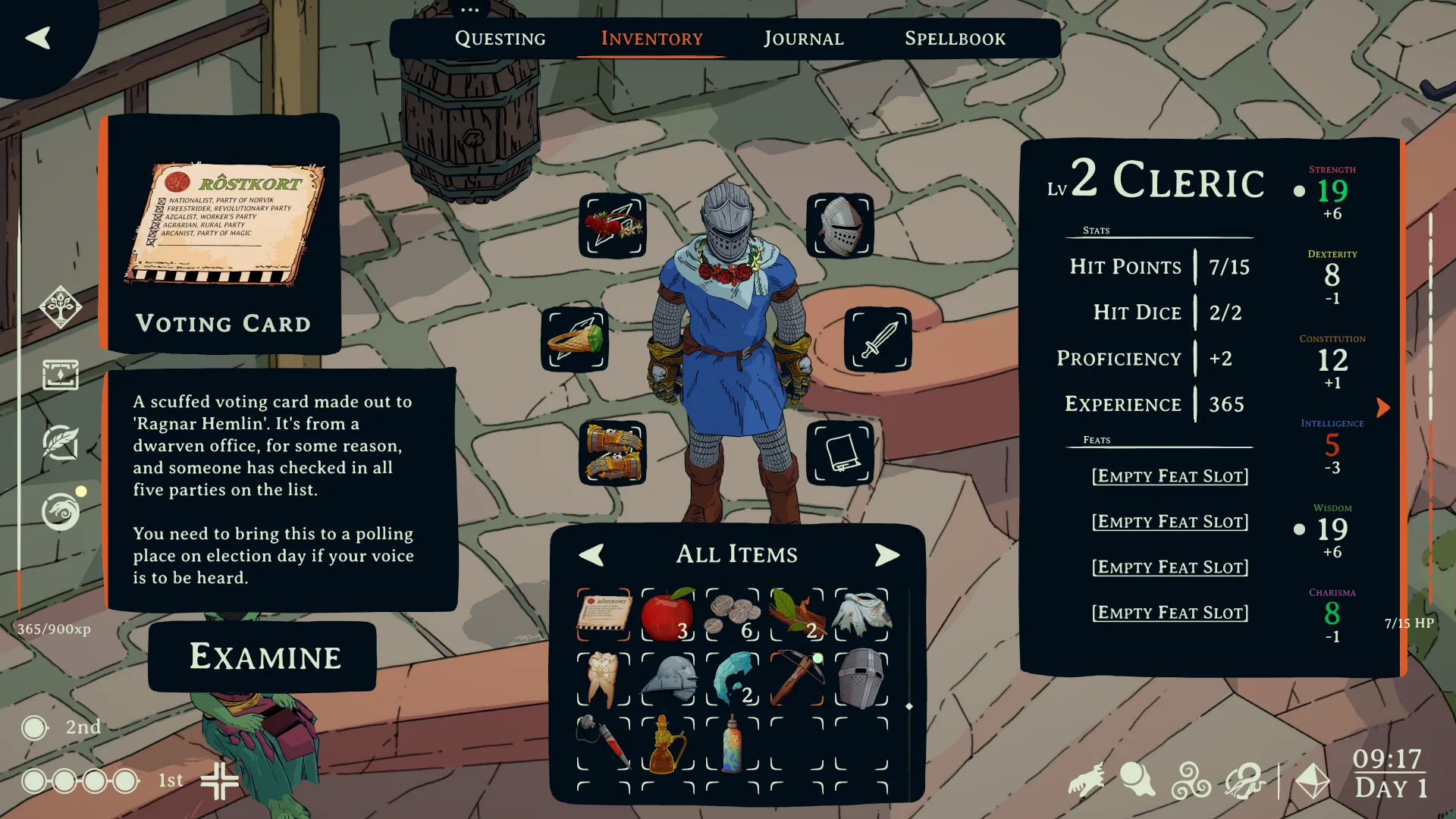
Task: Select the equipped knight helmet slot
Action: click(840, 226)
